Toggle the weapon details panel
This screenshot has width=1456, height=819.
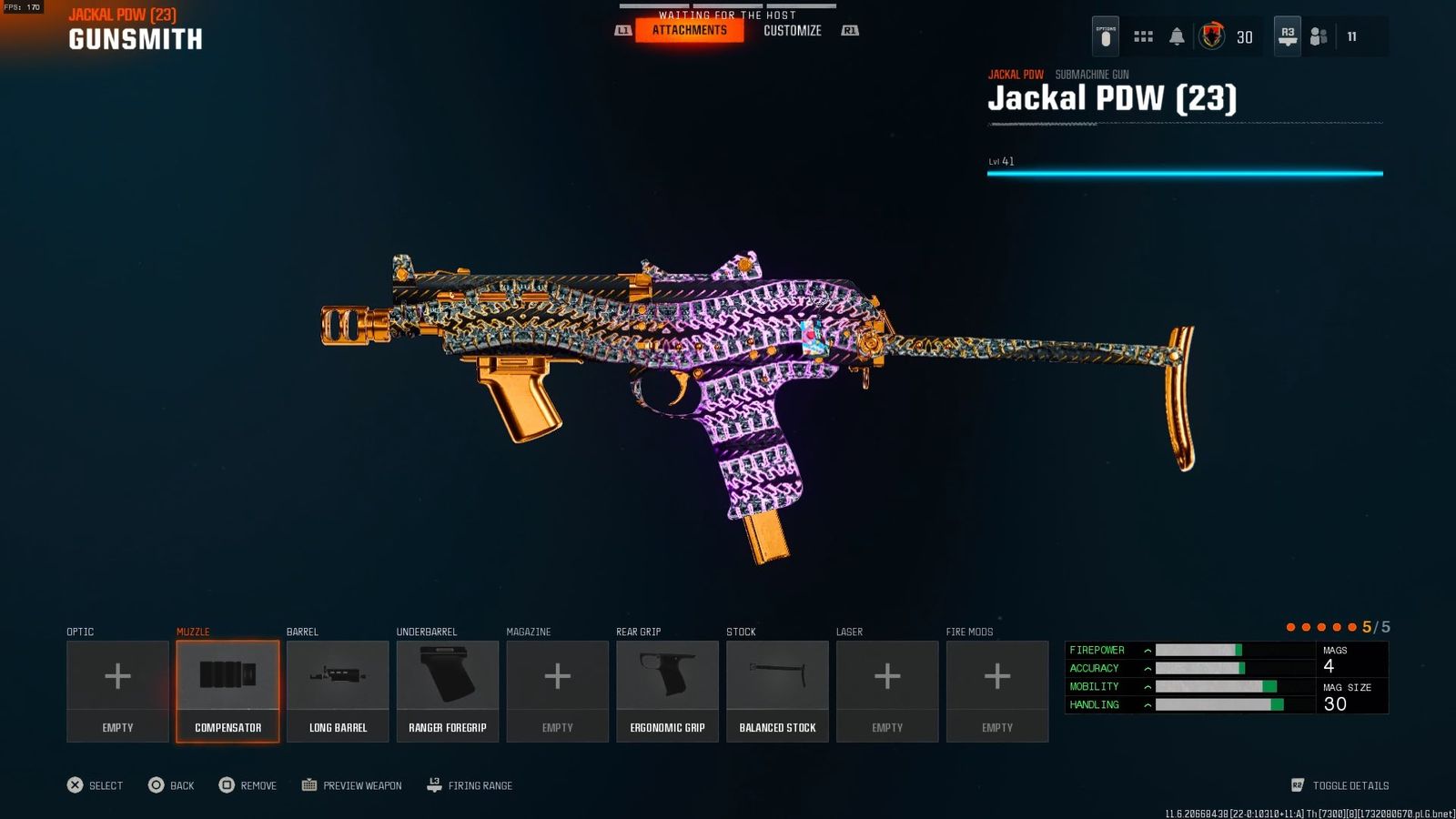(1340, 785)
